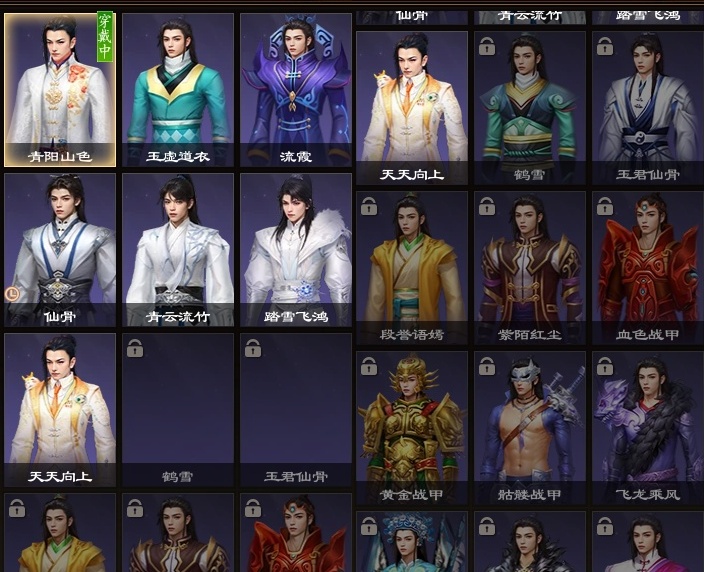Select the locked 段誉语嫣 costume labeled tile
This screenshot has width=704, height=572.
(x=412, y=268)
